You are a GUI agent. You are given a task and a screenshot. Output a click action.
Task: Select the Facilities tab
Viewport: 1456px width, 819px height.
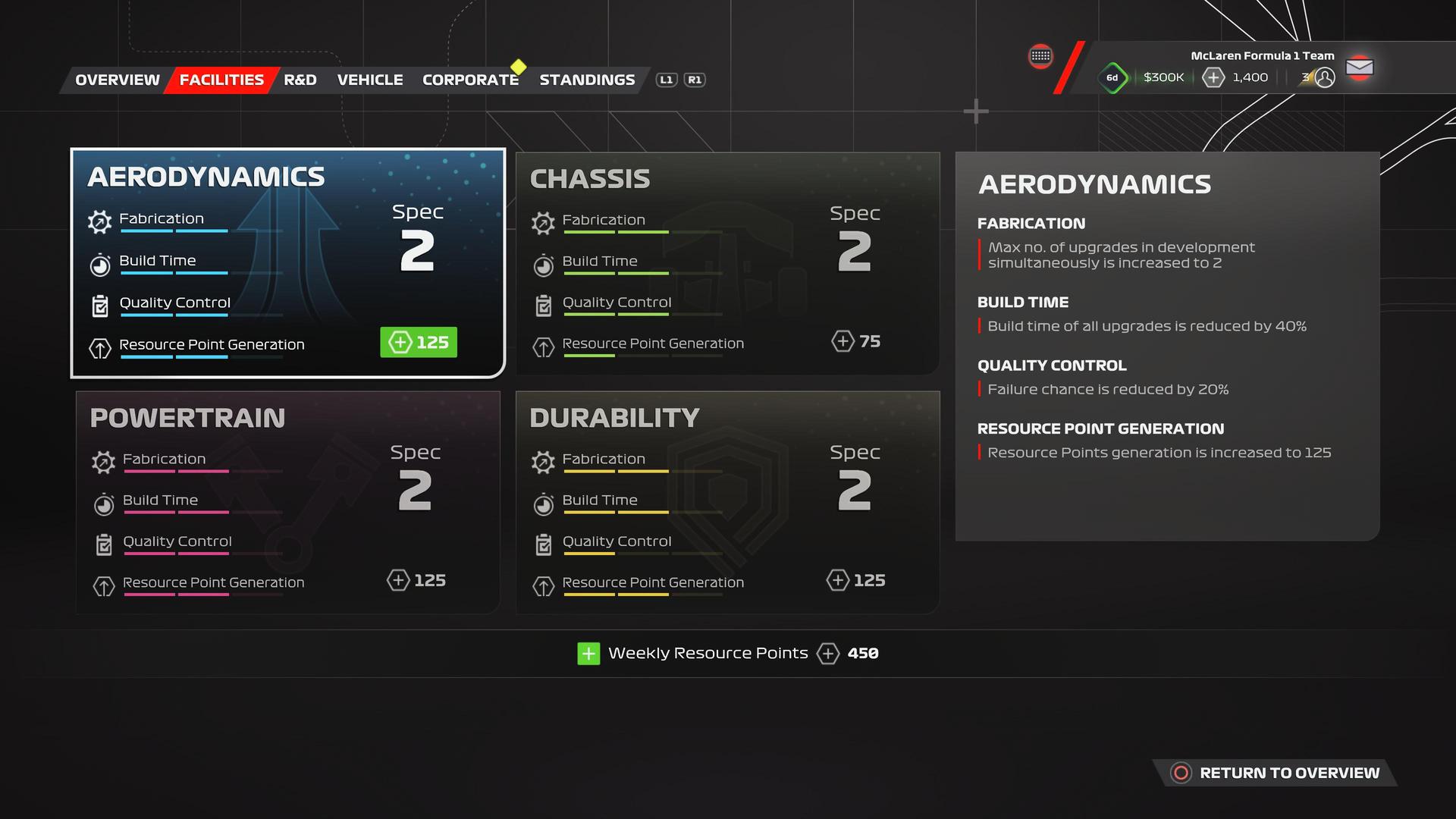[x=221, y=80]
